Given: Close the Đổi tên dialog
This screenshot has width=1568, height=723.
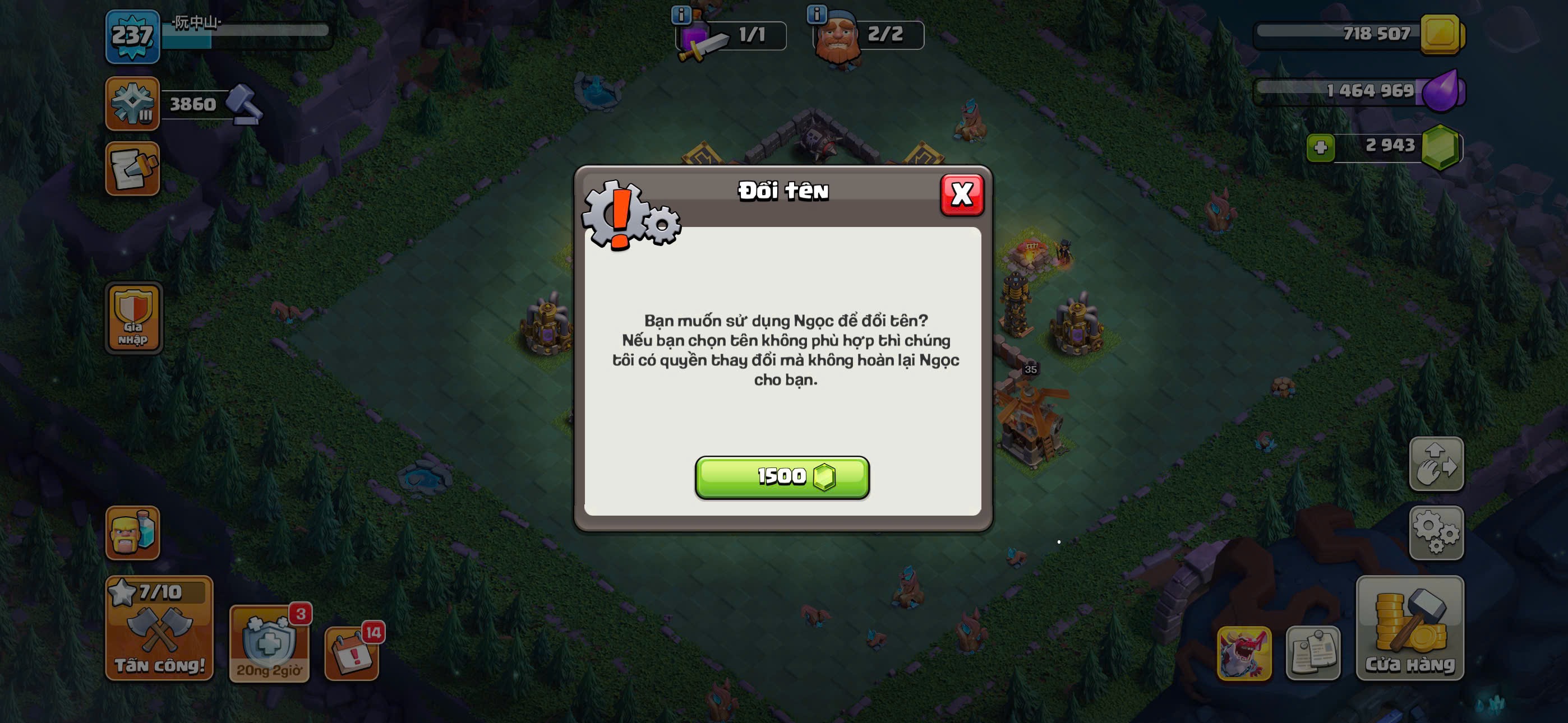Looking at the screenshot, I should click(961, 194).
